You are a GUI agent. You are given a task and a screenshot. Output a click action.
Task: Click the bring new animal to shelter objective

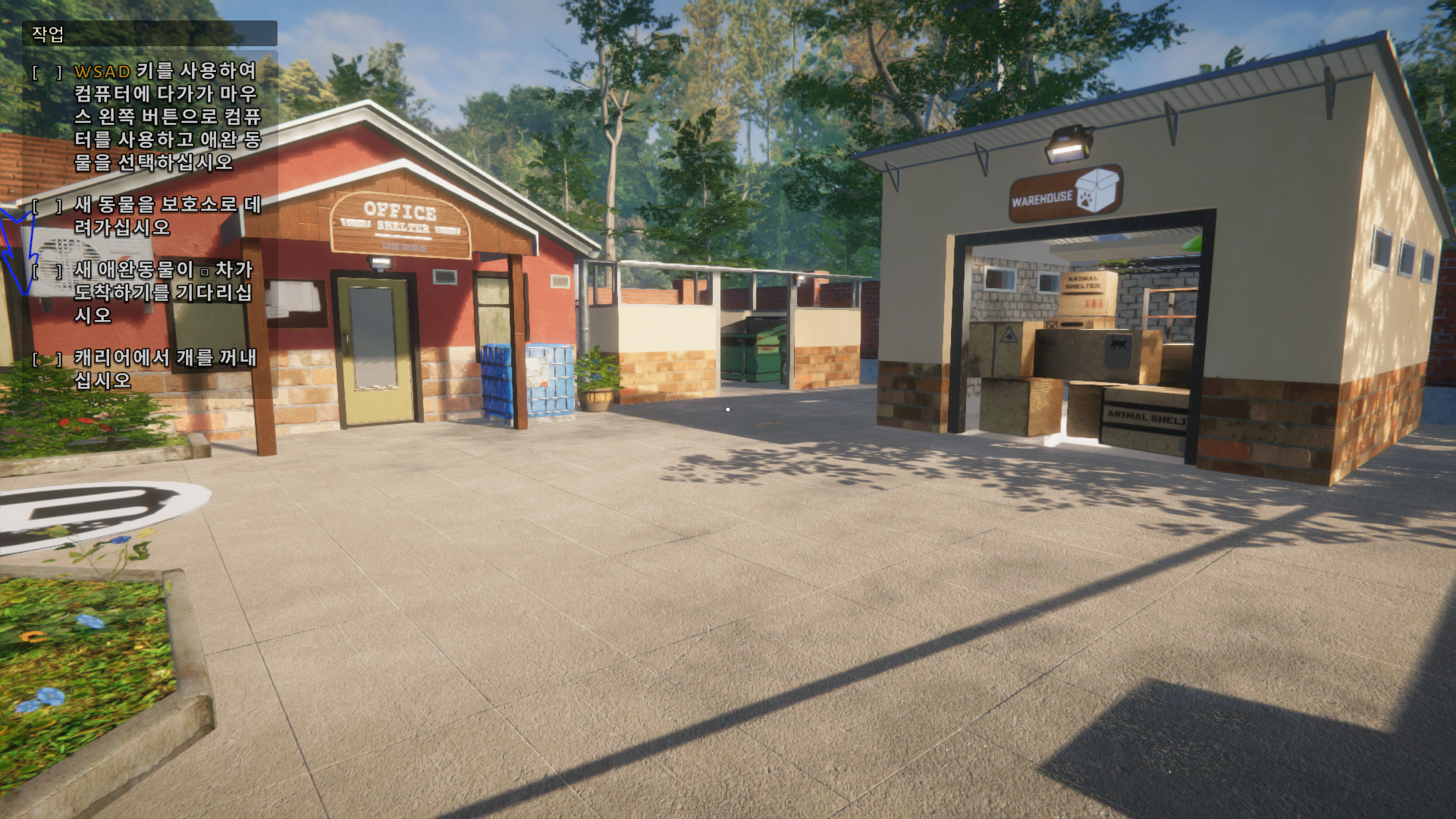tap(167, 215)
